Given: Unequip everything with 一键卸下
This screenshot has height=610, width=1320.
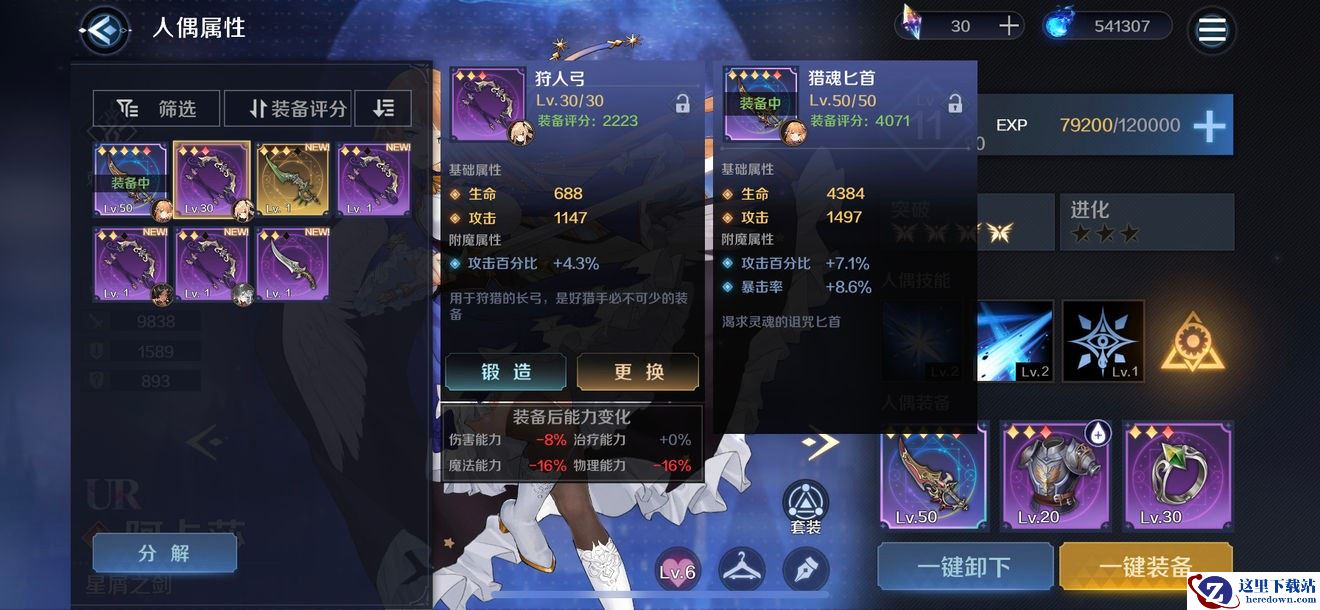Looking at the screenshot, I should (964, 567).
